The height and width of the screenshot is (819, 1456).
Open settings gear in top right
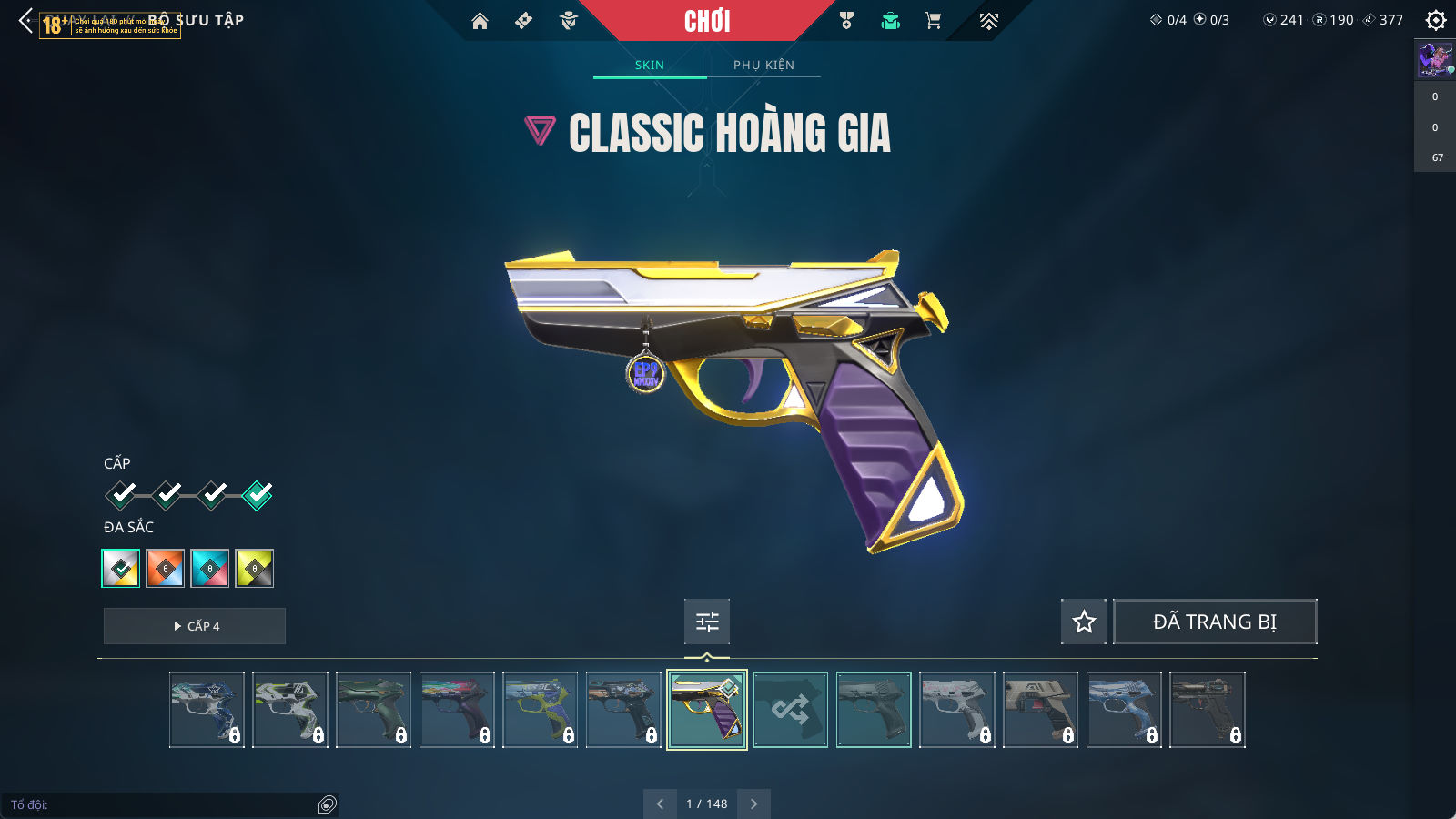pos(1436,20)
